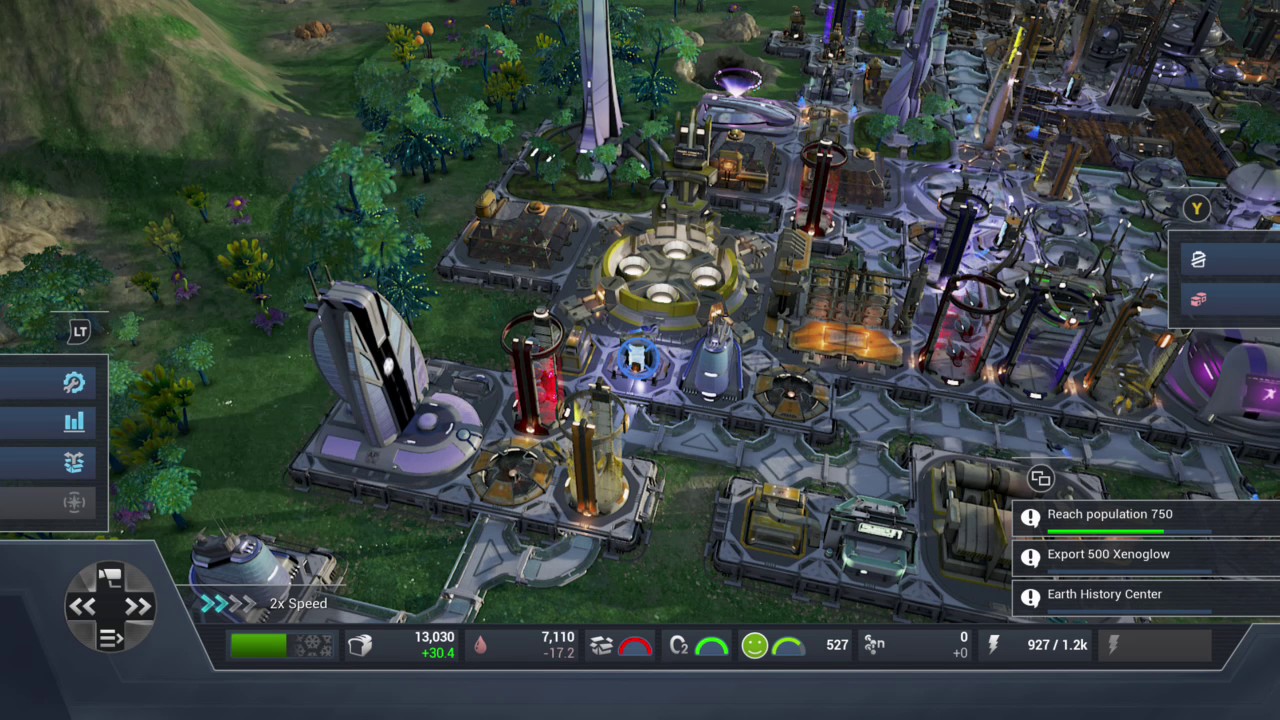Open the stacked layers notification entry
The image size is (1280, 720).
coord(1198,260)
